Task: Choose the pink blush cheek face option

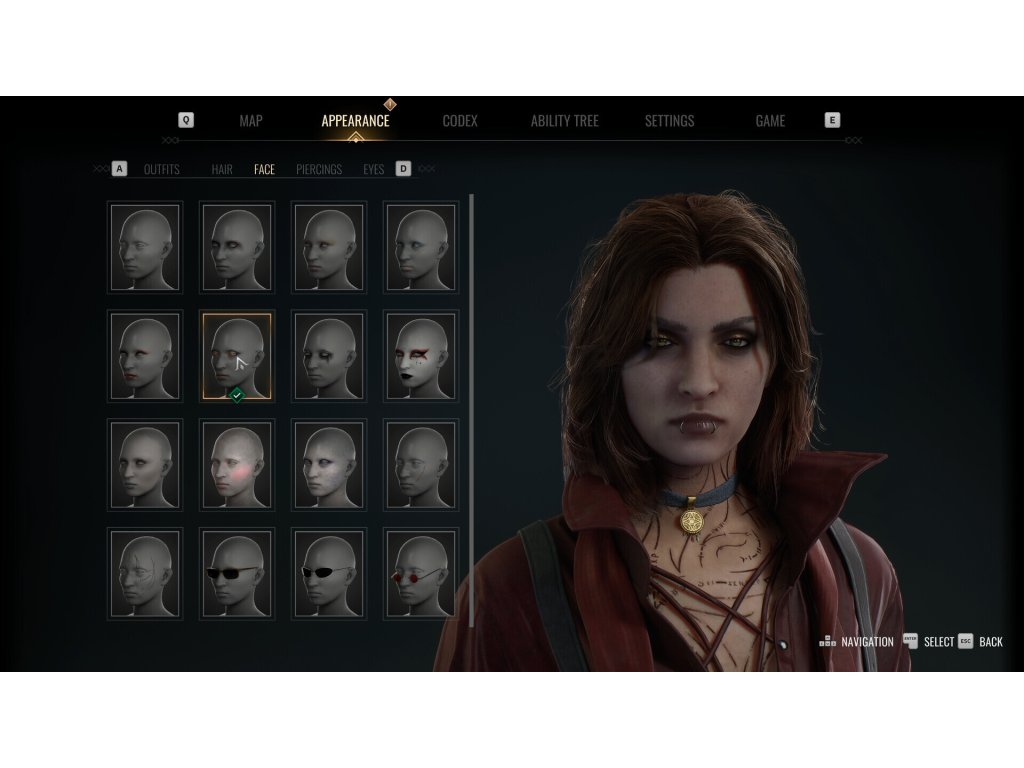Action: click(237, 465)
